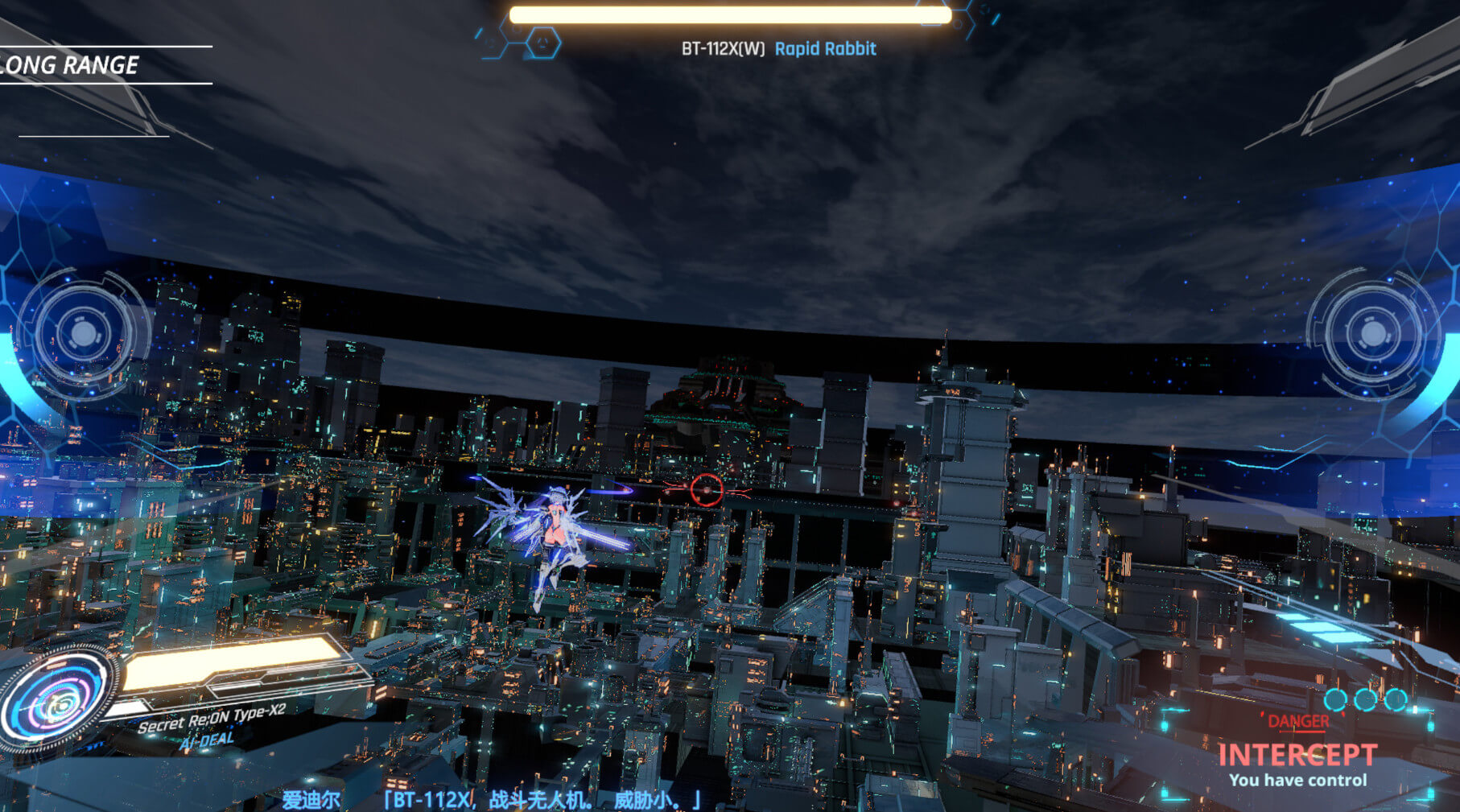Image resolution: width=1460 pixels, height=812 pixels.
Task: Click the spiral emblem beside Secret Re:ON Type-X2
Action: click(56, 702)
